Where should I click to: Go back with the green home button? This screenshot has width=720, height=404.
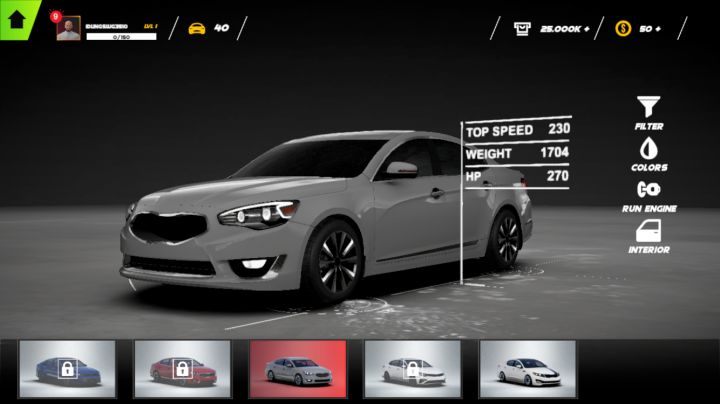click(x=16, y=17)
